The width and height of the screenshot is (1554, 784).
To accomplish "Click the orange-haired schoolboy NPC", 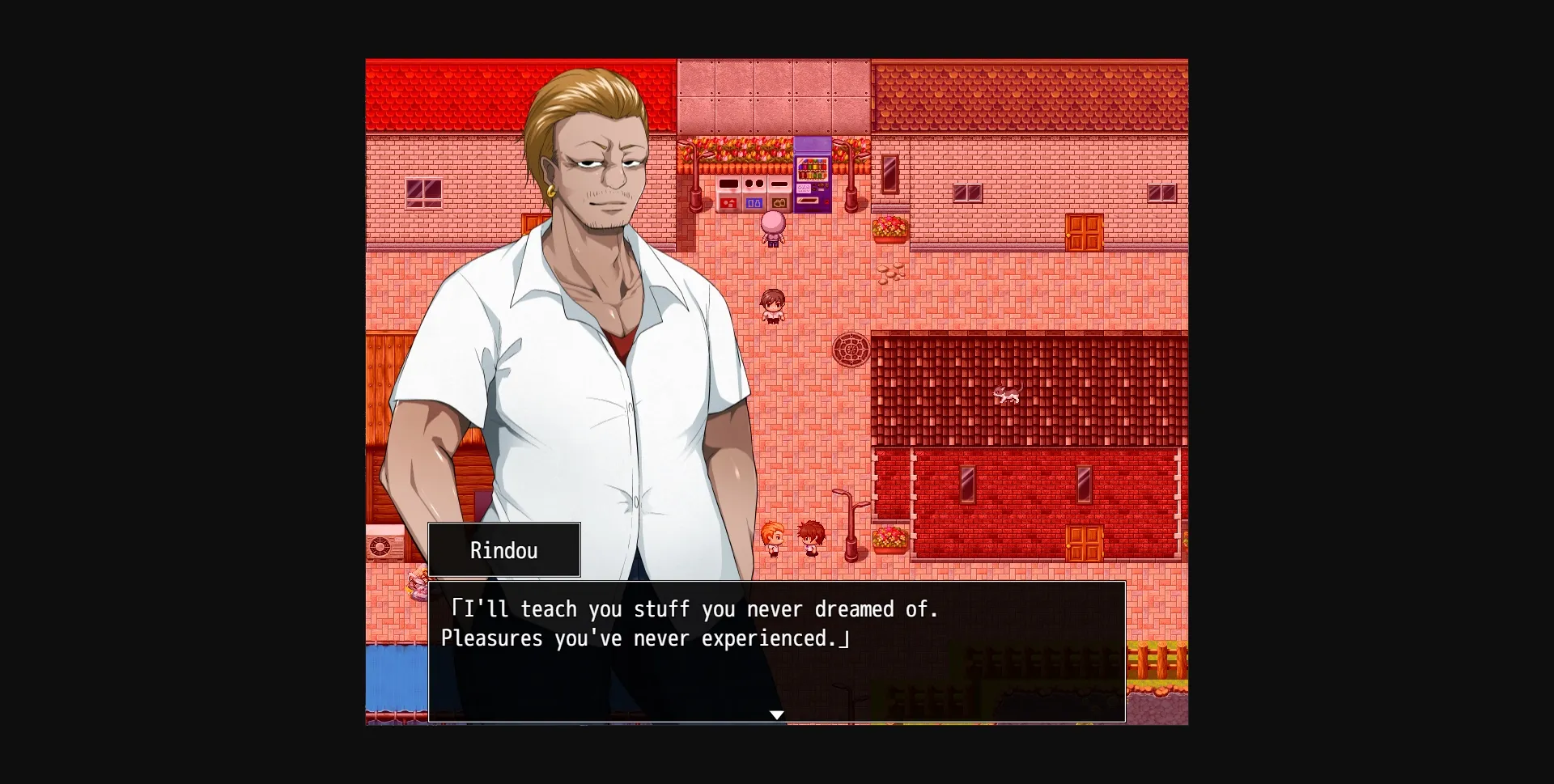I will (773, 536).
